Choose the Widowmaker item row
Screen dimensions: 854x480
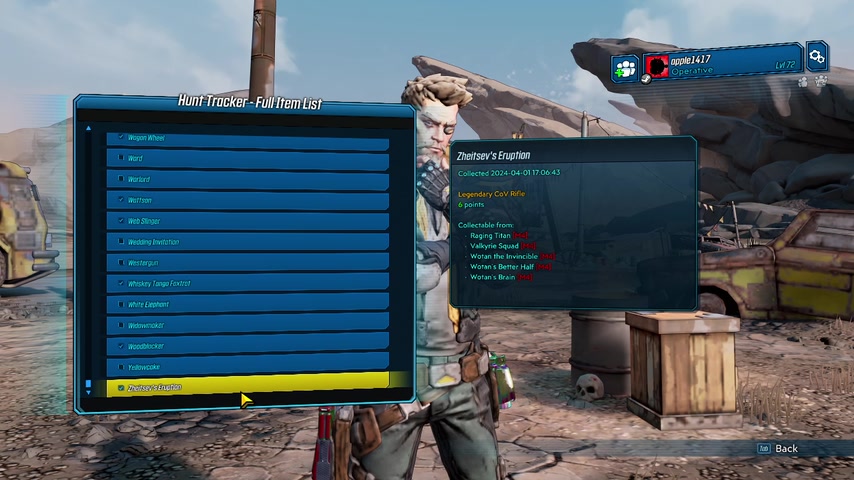247,326
